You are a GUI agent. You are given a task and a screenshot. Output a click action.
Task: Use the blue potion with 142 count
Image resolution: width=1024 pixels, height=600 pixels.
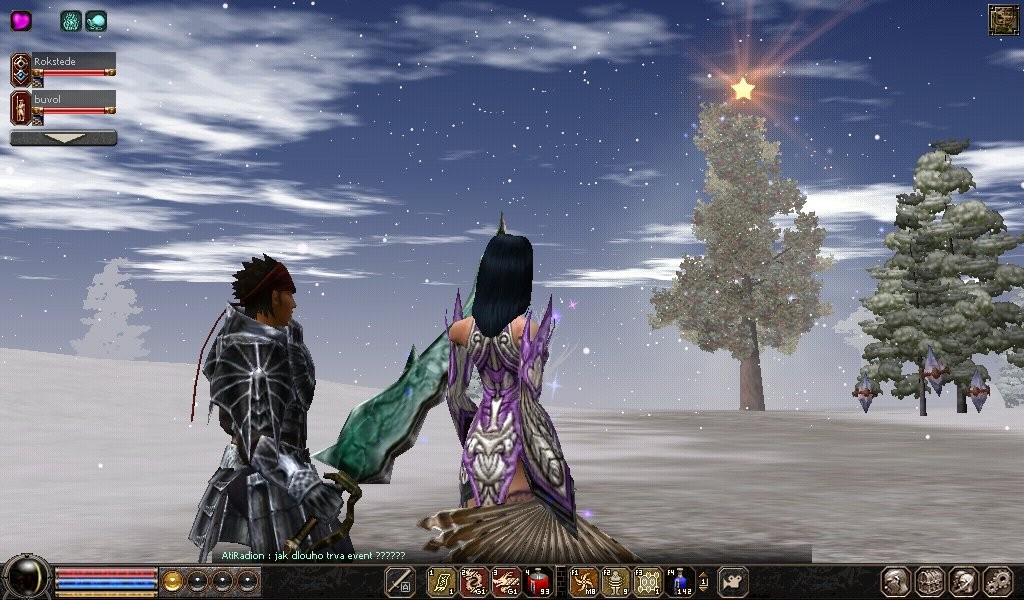(680, 581)
